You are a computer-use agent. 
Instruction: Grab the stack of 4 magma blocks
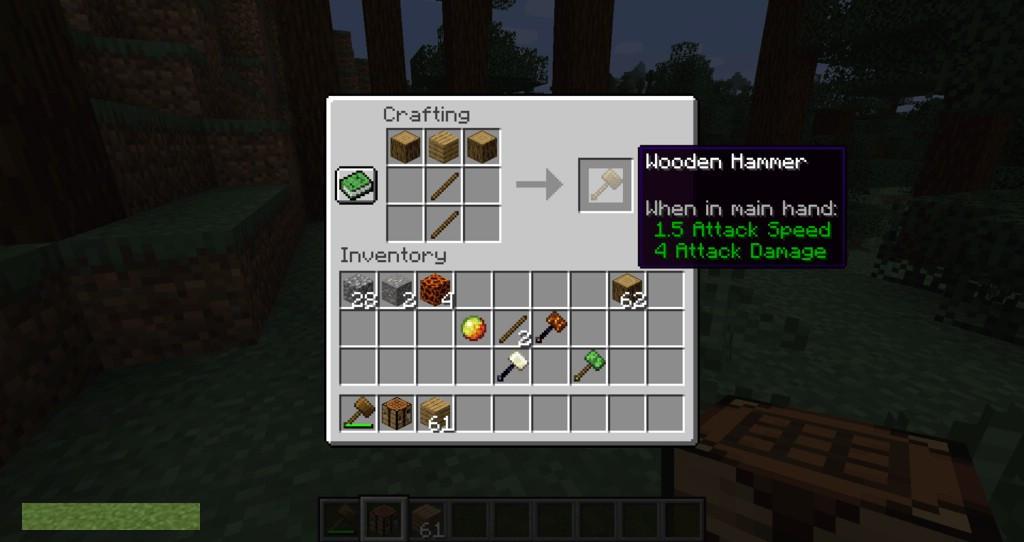pyautogui.click(x=434, y=290)
